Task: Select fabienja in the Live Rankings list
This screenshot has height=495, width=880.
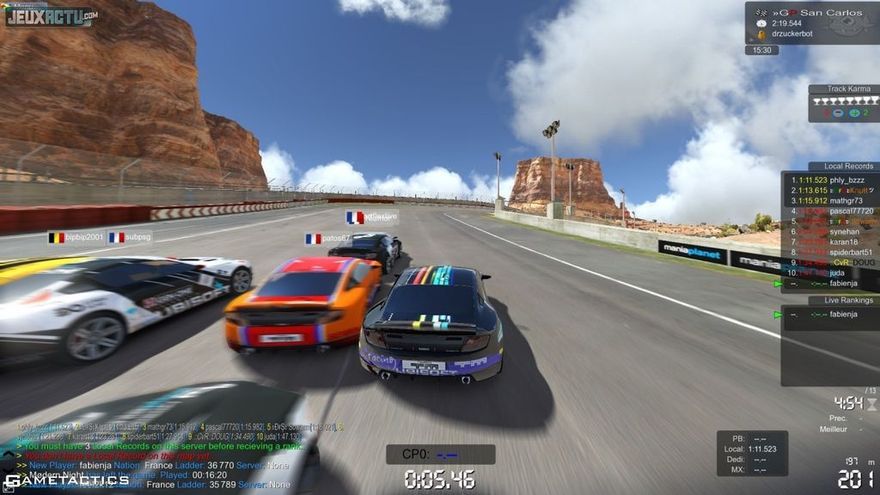Action: pyautogui.click(x=840, y=314)
